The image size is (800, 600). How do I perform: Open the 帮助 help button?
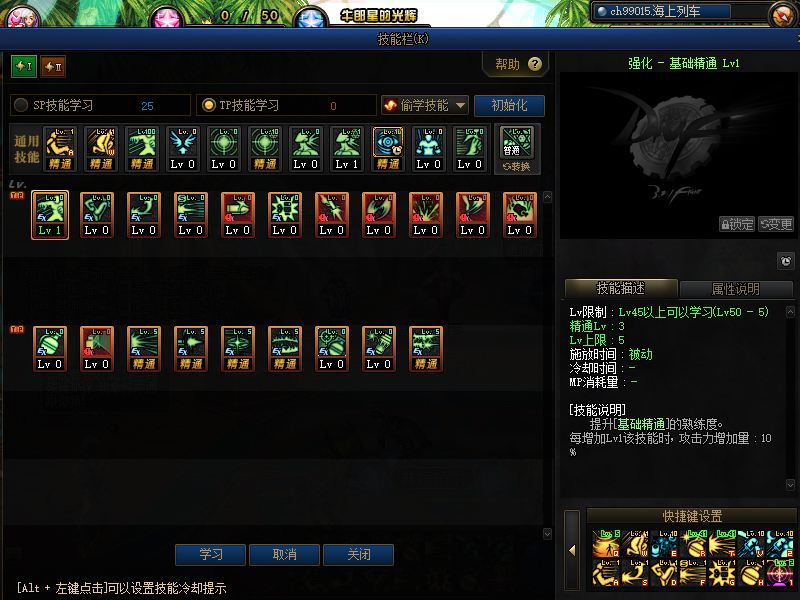pos(517,65)
